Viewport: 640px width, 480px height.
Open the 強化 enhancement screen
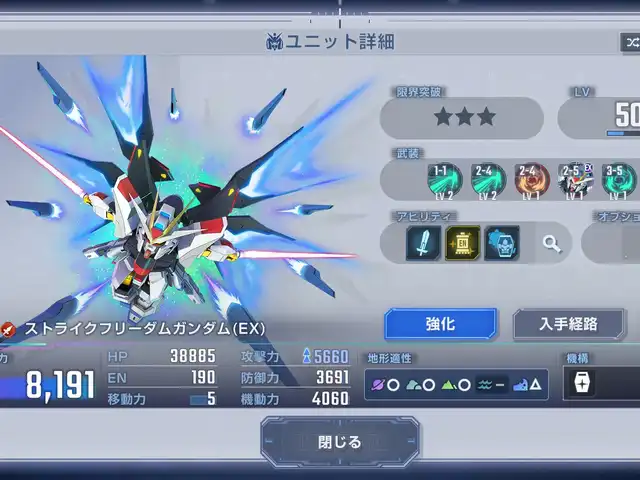[440, 324]
